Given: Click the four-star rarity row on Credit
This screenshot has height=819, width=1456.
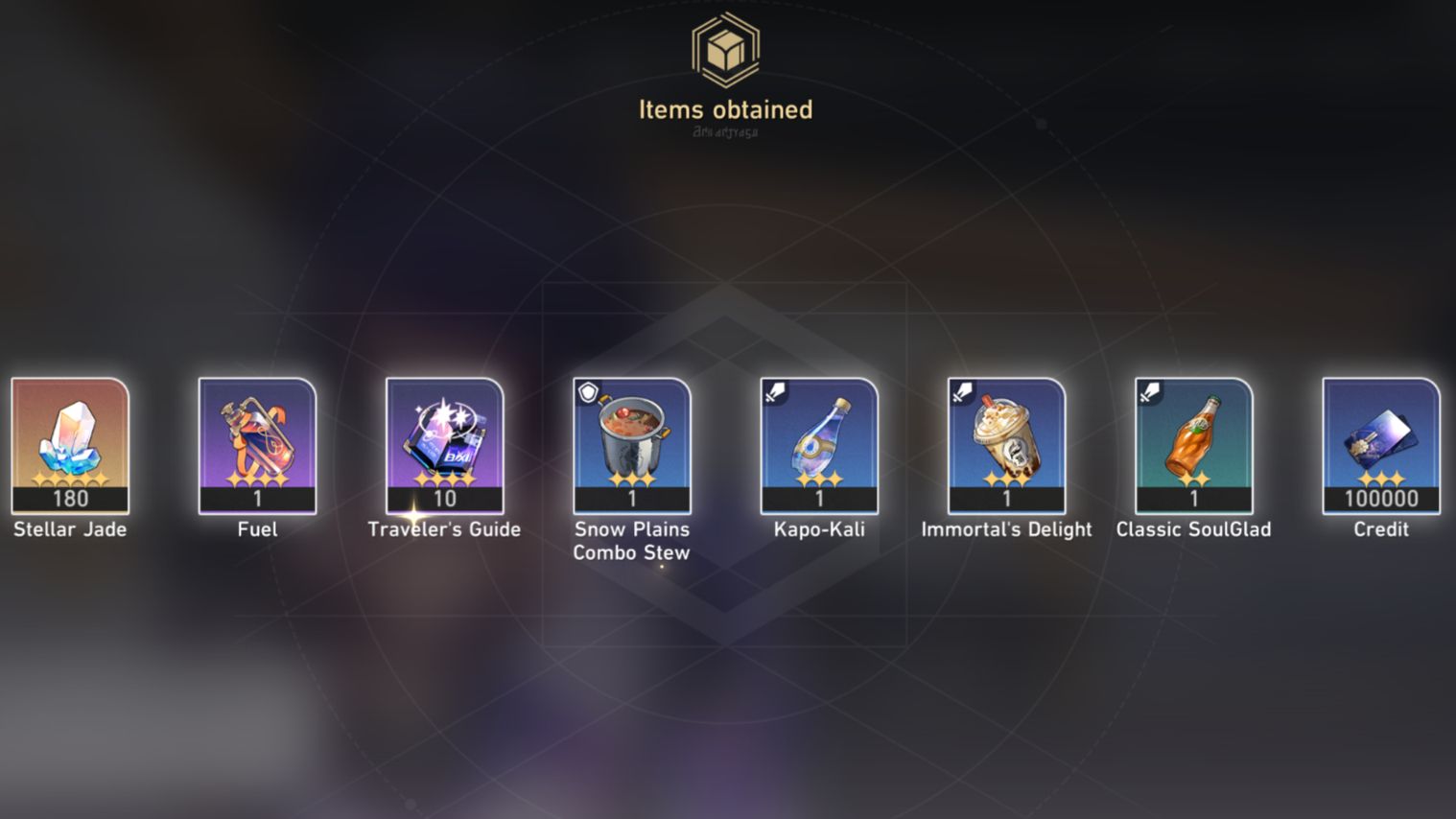Looking at the screenshot, I should [x=1381, y=480].
